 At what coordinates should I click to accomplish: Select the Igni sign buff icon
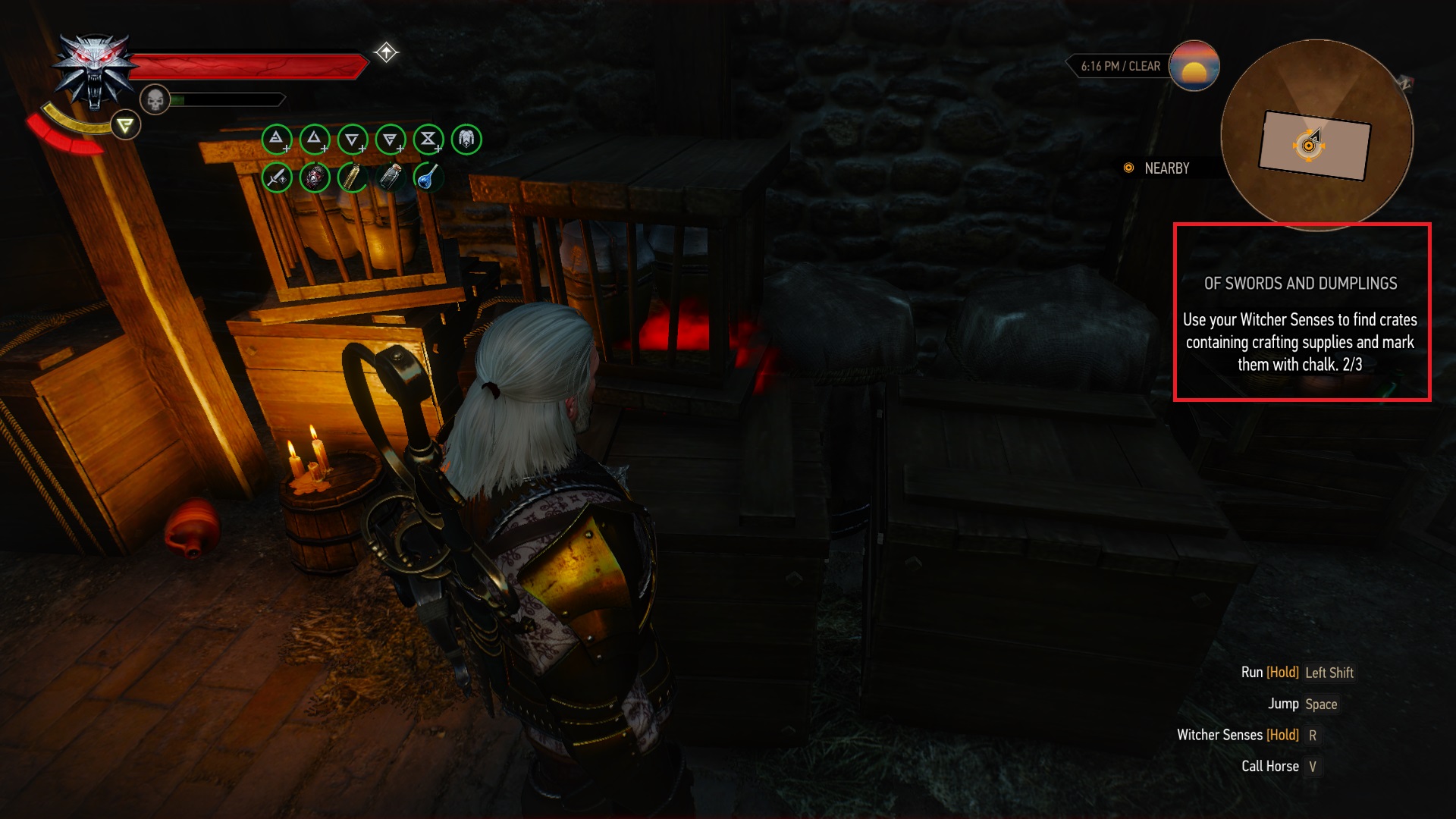[315, 140]
